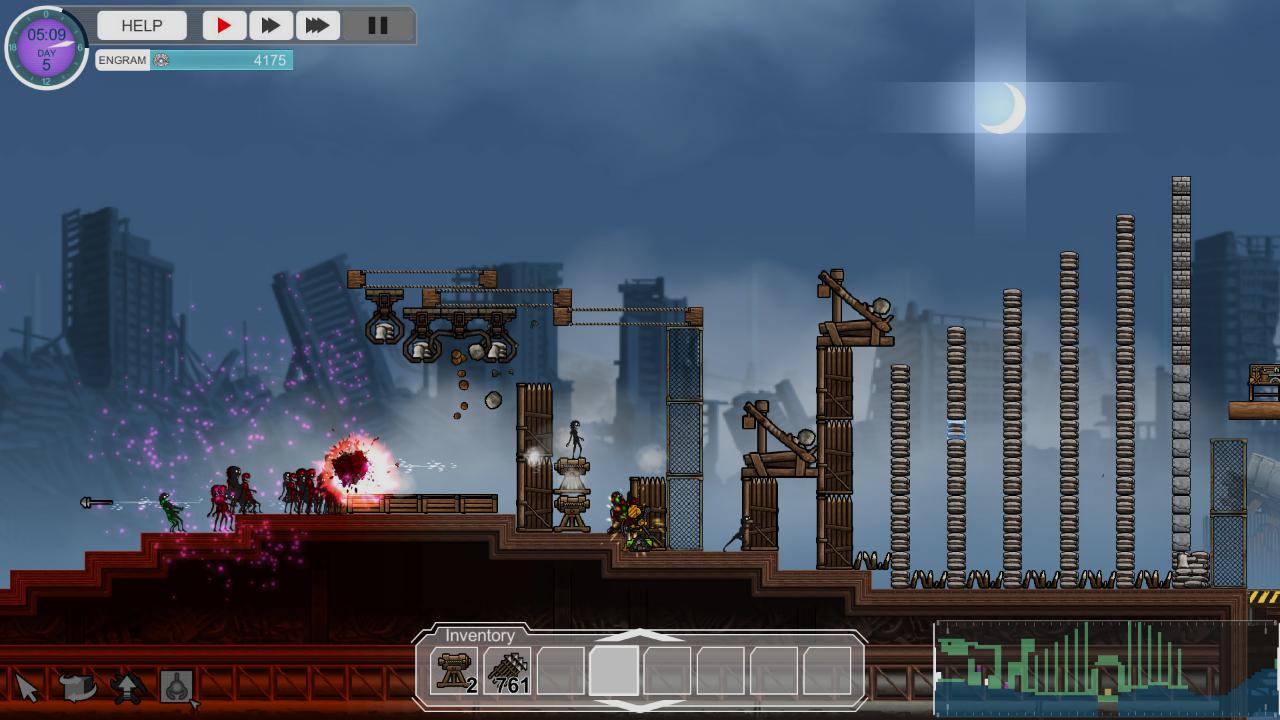Choose the upgrade arrow tool
The width and height of the screenshot is (1280, 720).
127,687
